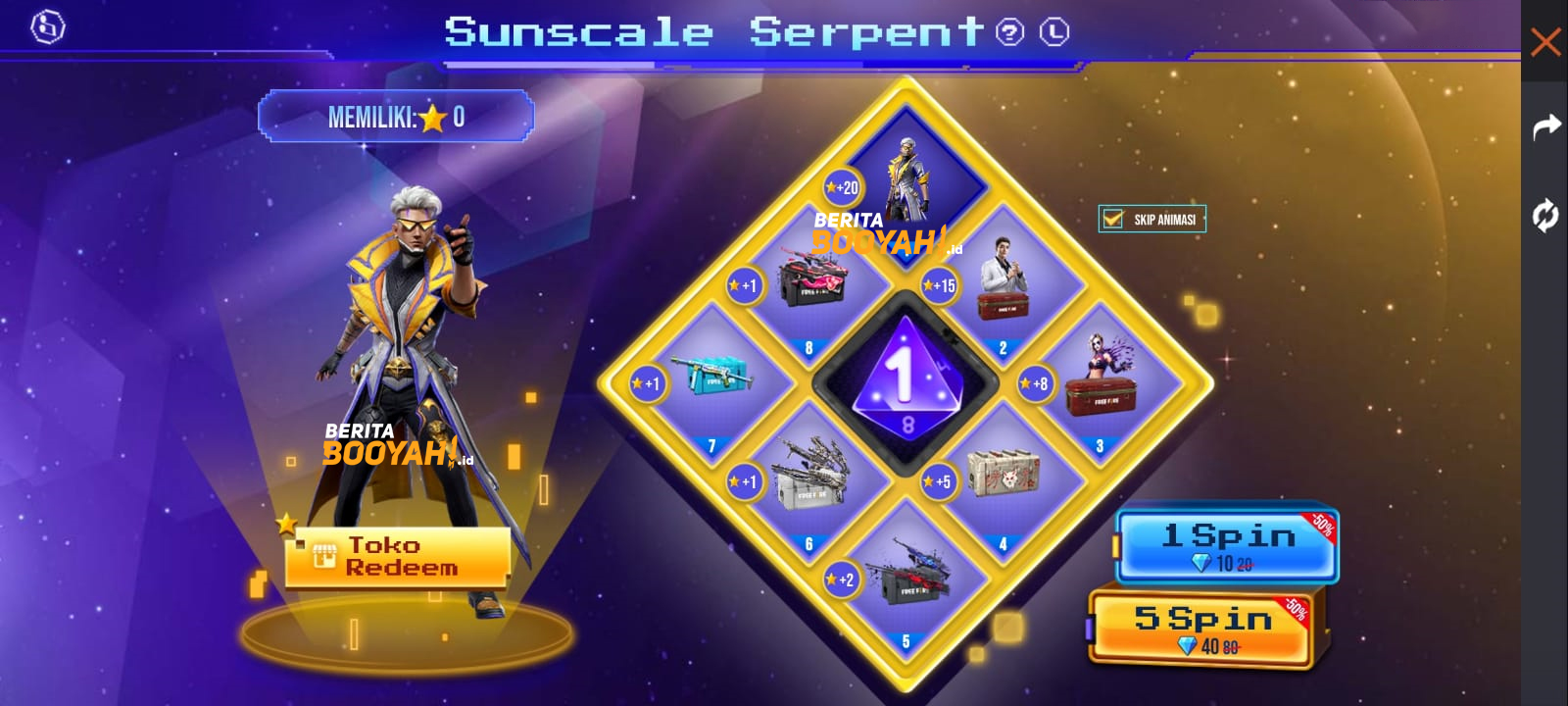Viewport: 1568px width, 706px height.
Task: Uncheck the Skip Animasi checkbox
Action: click(1111, 219)
